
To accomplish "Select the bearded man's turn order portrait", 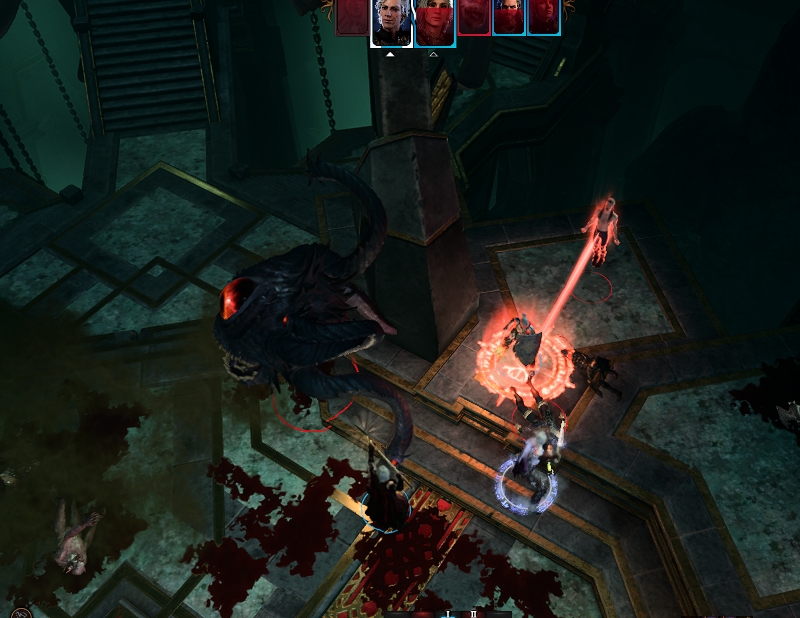I will pos(509,17).
